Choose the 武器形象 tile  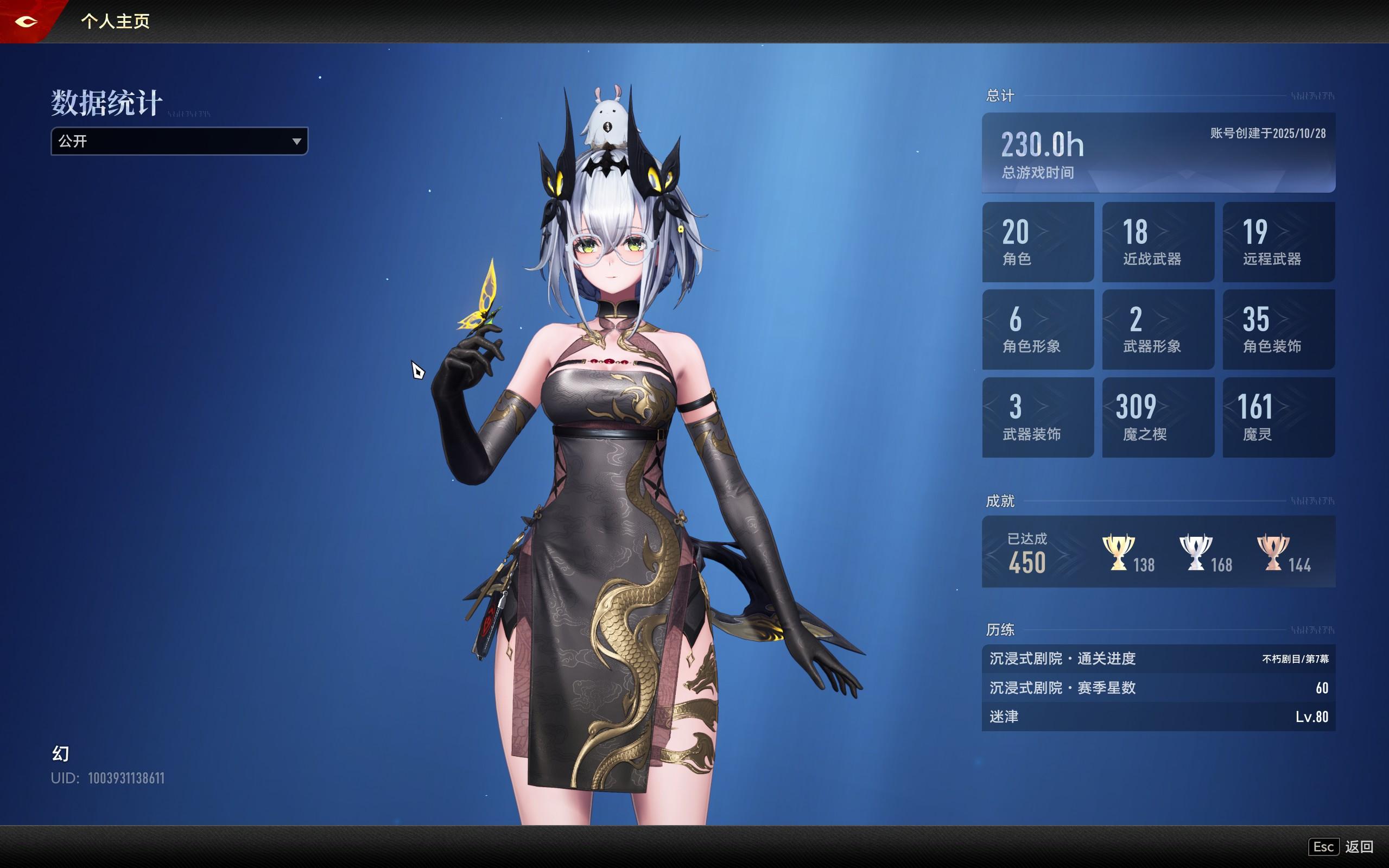click(1158, 330)
